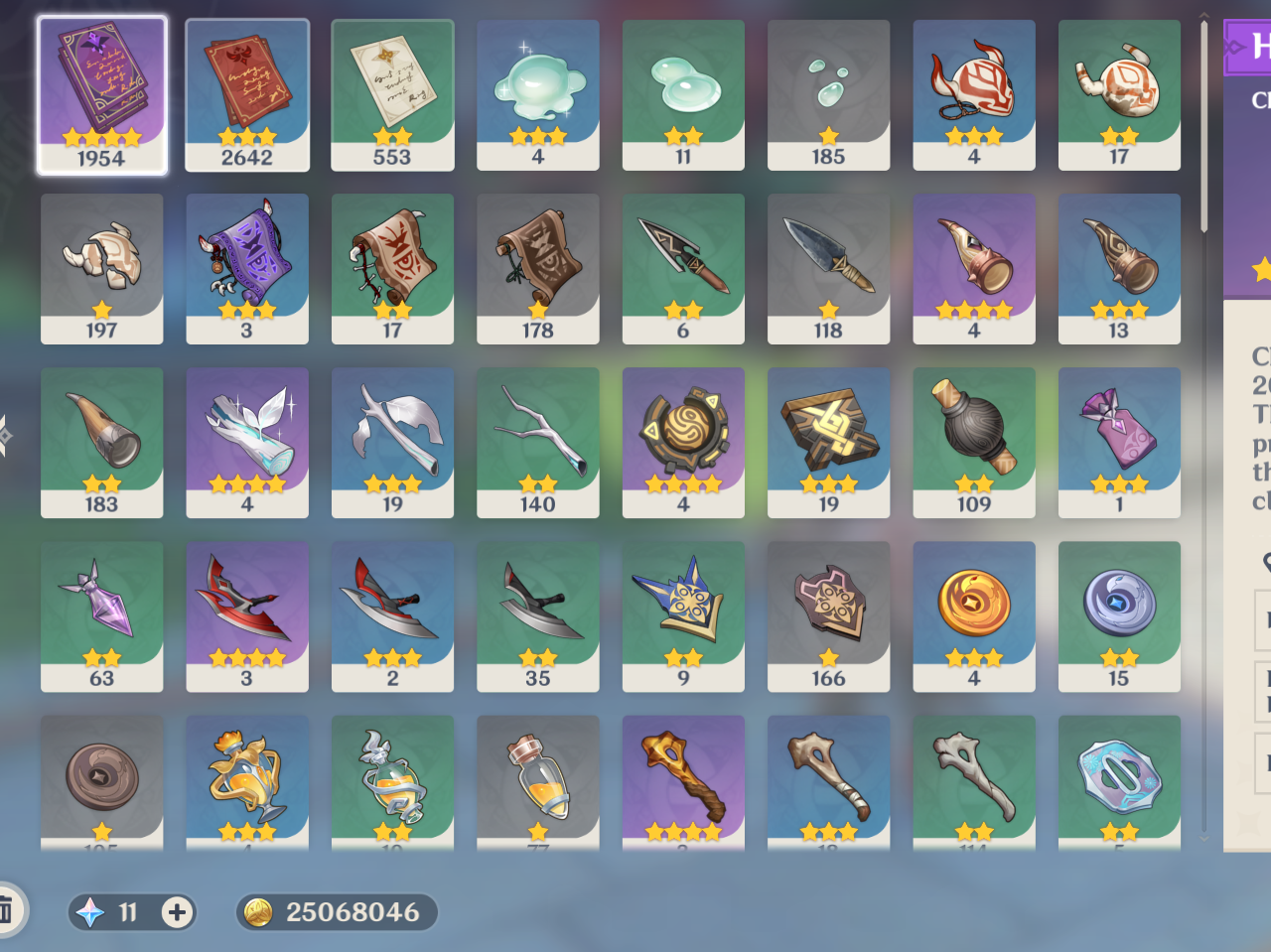Choose the red guide book stack of 2642
This screenshot has height=952, width=1271.
247,94
